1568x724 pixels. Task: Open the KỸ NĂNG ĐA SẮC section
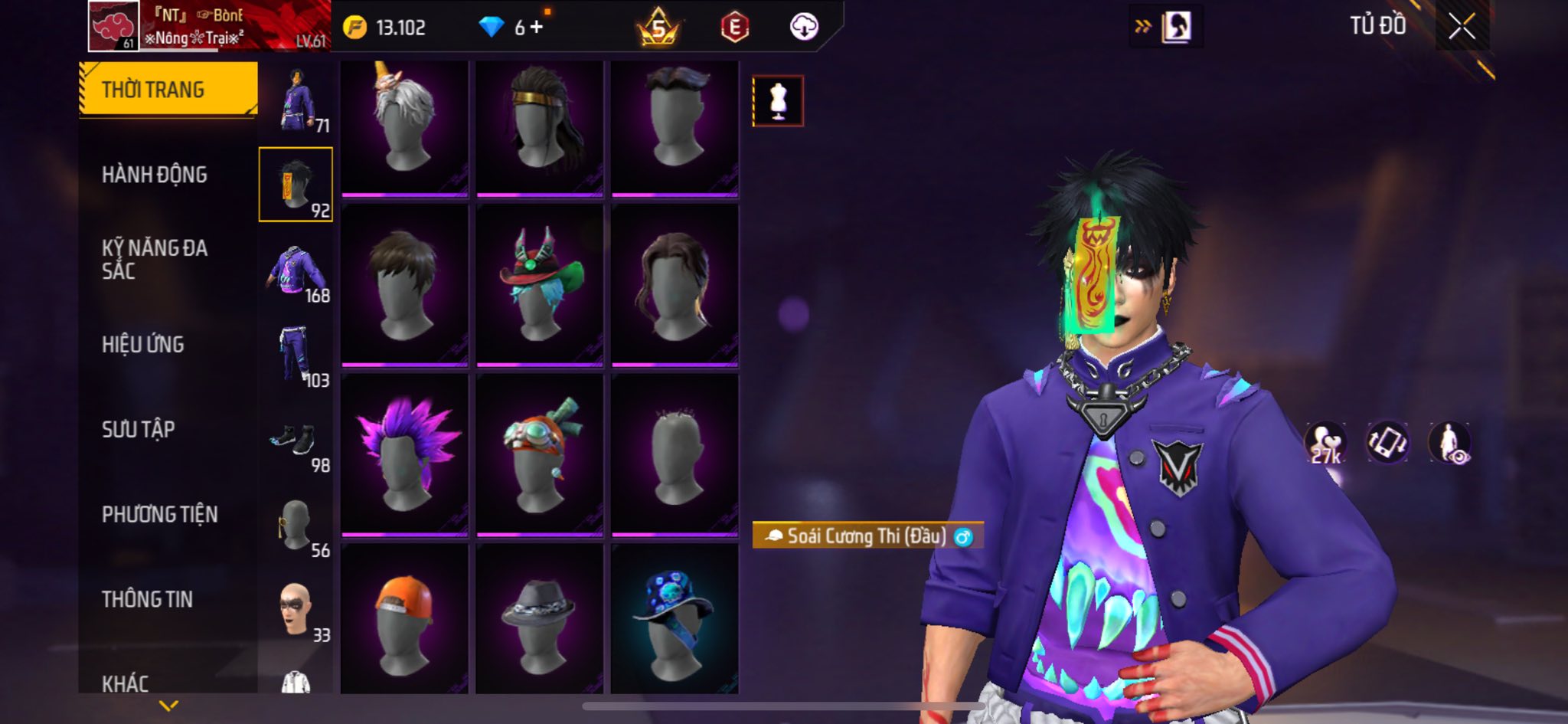(155, 259)
